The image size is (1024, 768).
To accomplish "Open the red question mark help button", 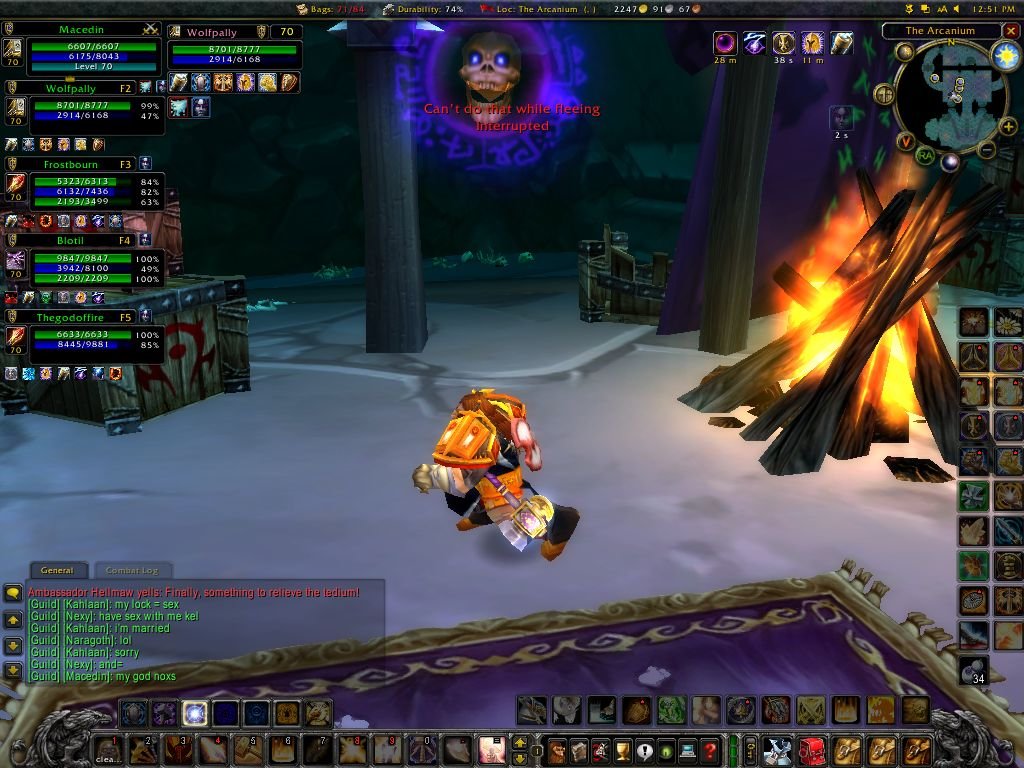I will 709,749.
